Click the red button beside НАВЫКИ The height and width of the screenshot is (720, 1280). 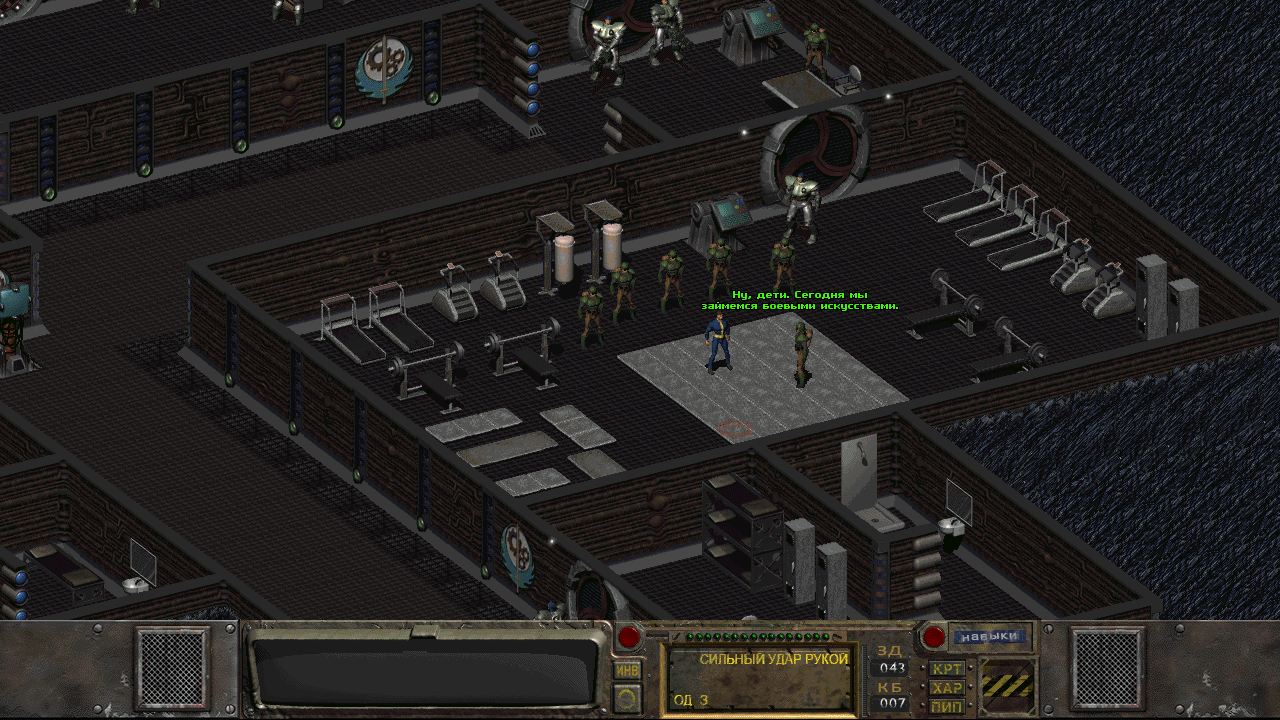click(933, 636)
